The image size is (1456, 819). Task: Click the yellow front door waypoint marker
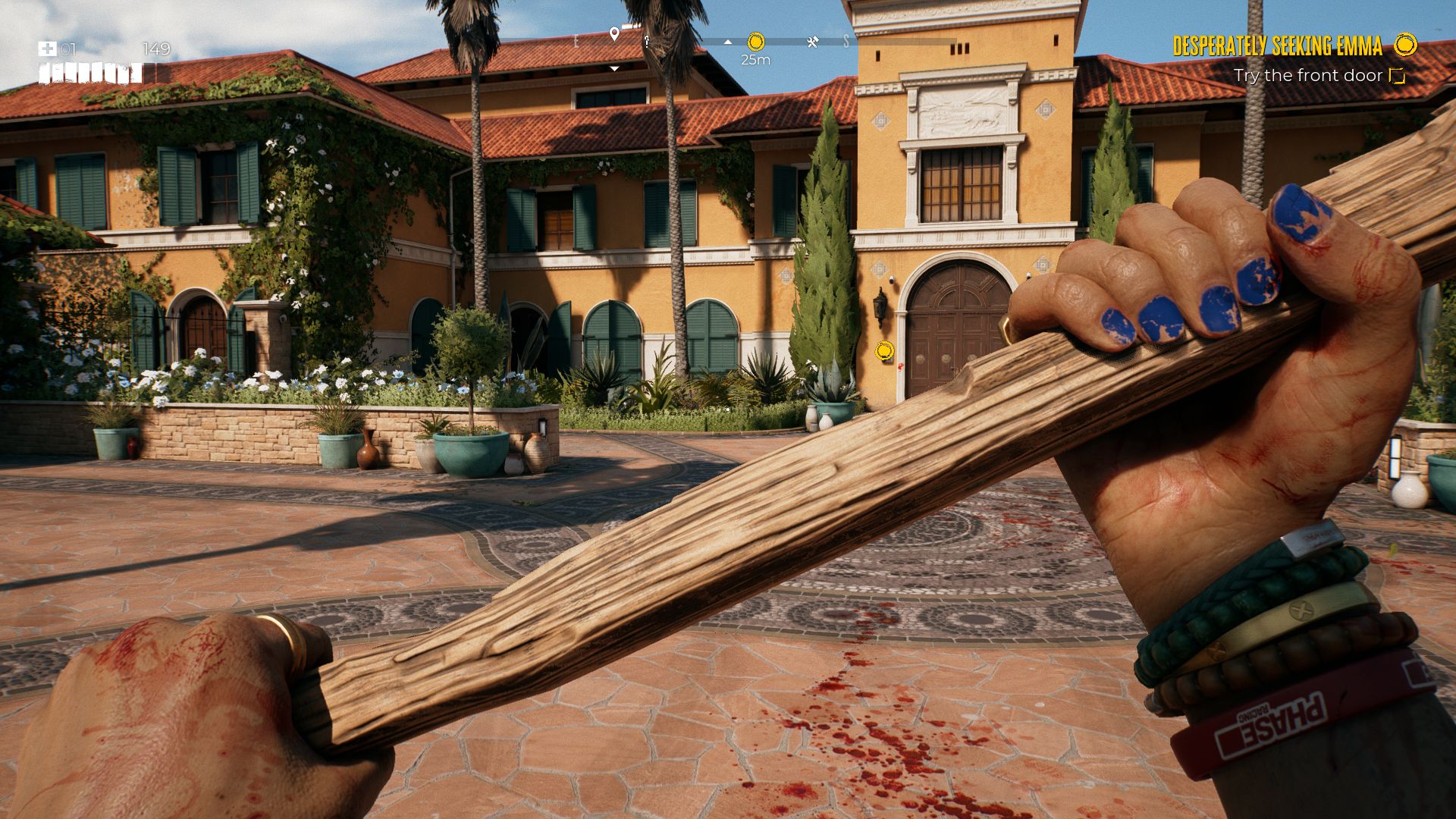coord(884,350)
